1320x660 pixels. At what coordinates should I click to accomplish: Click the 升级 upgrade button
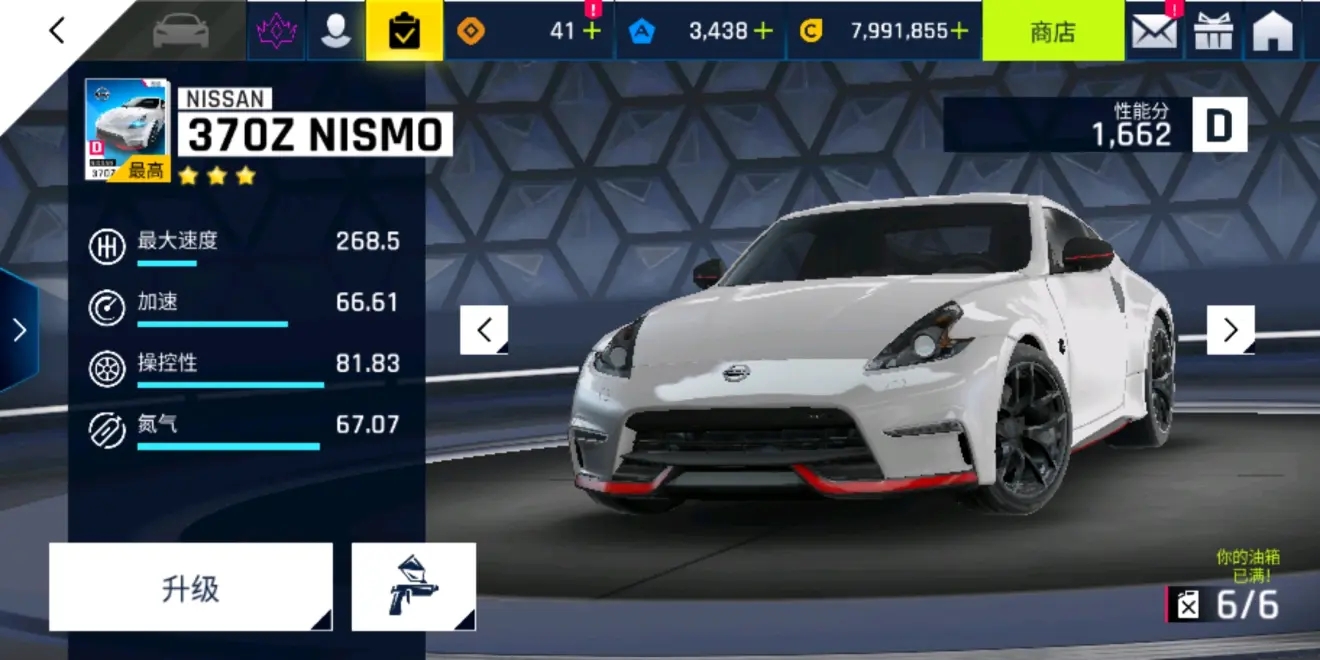click(x=190, y=588)
